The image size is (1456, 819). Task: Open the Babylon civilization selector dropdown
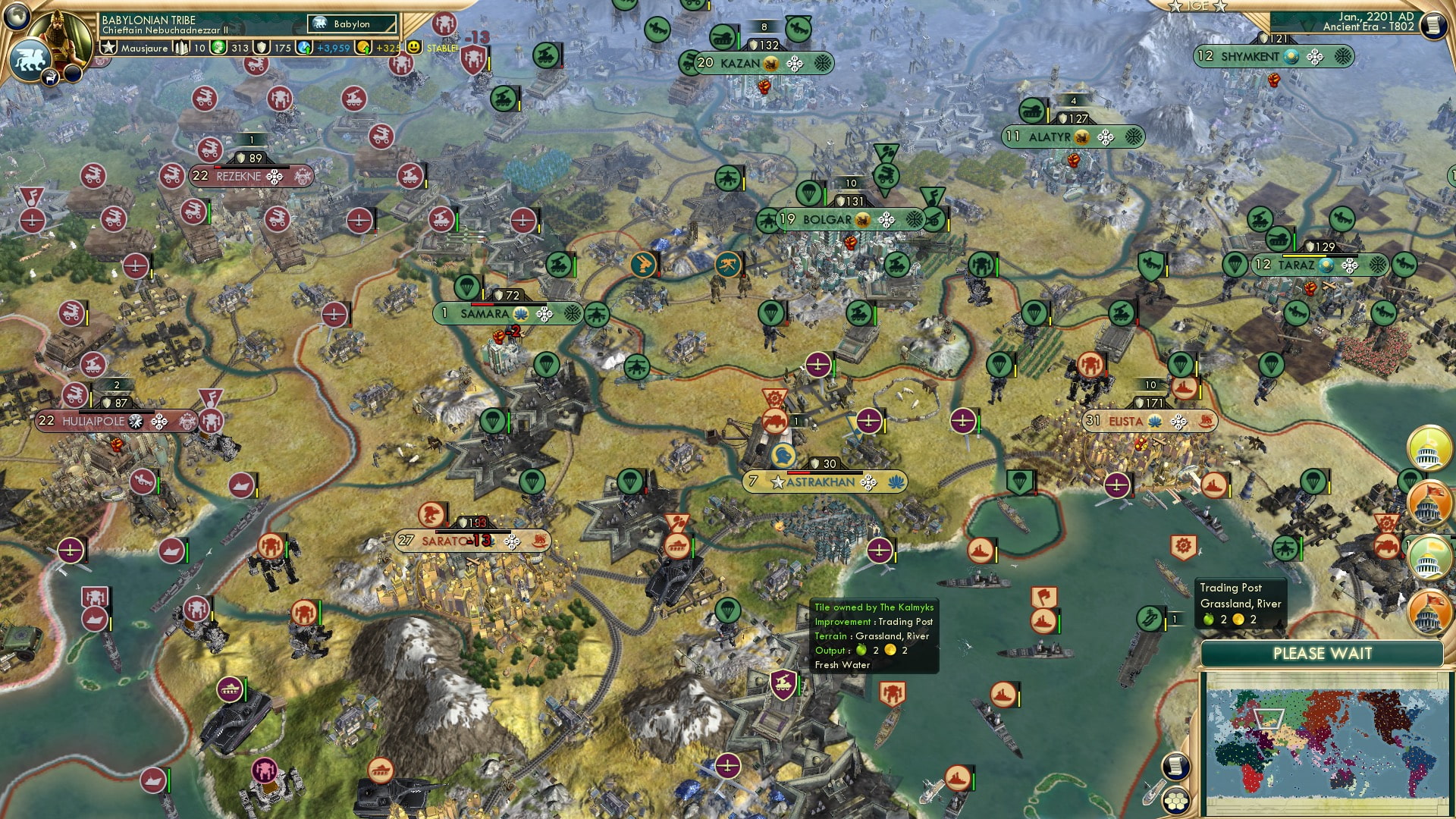point(350,24)
